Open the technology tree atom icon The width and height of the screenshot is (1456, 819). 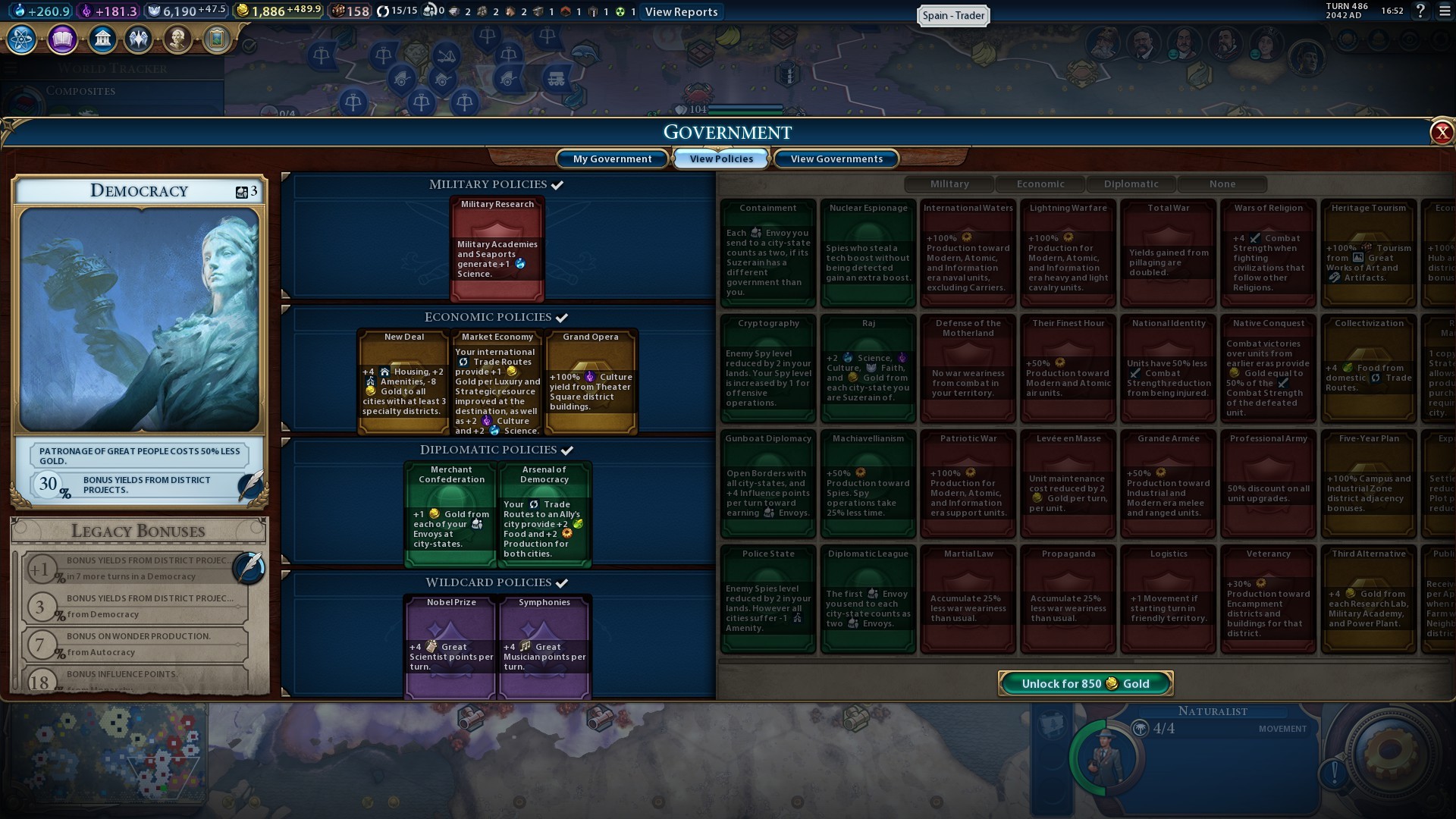22,39
